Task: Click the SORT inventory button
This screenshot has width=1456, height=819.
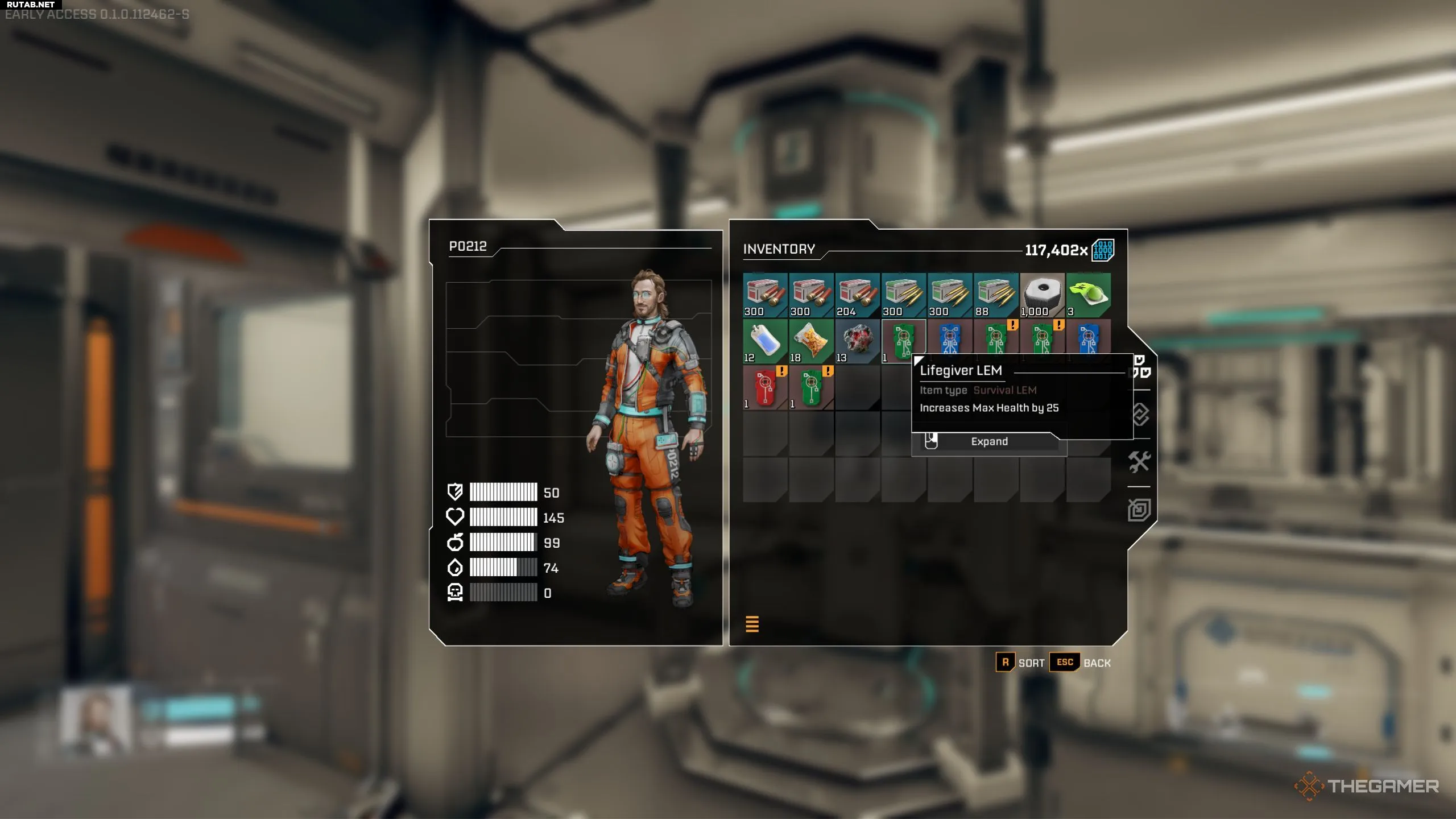Action: pyautogui.click(x=1021, y=663)
